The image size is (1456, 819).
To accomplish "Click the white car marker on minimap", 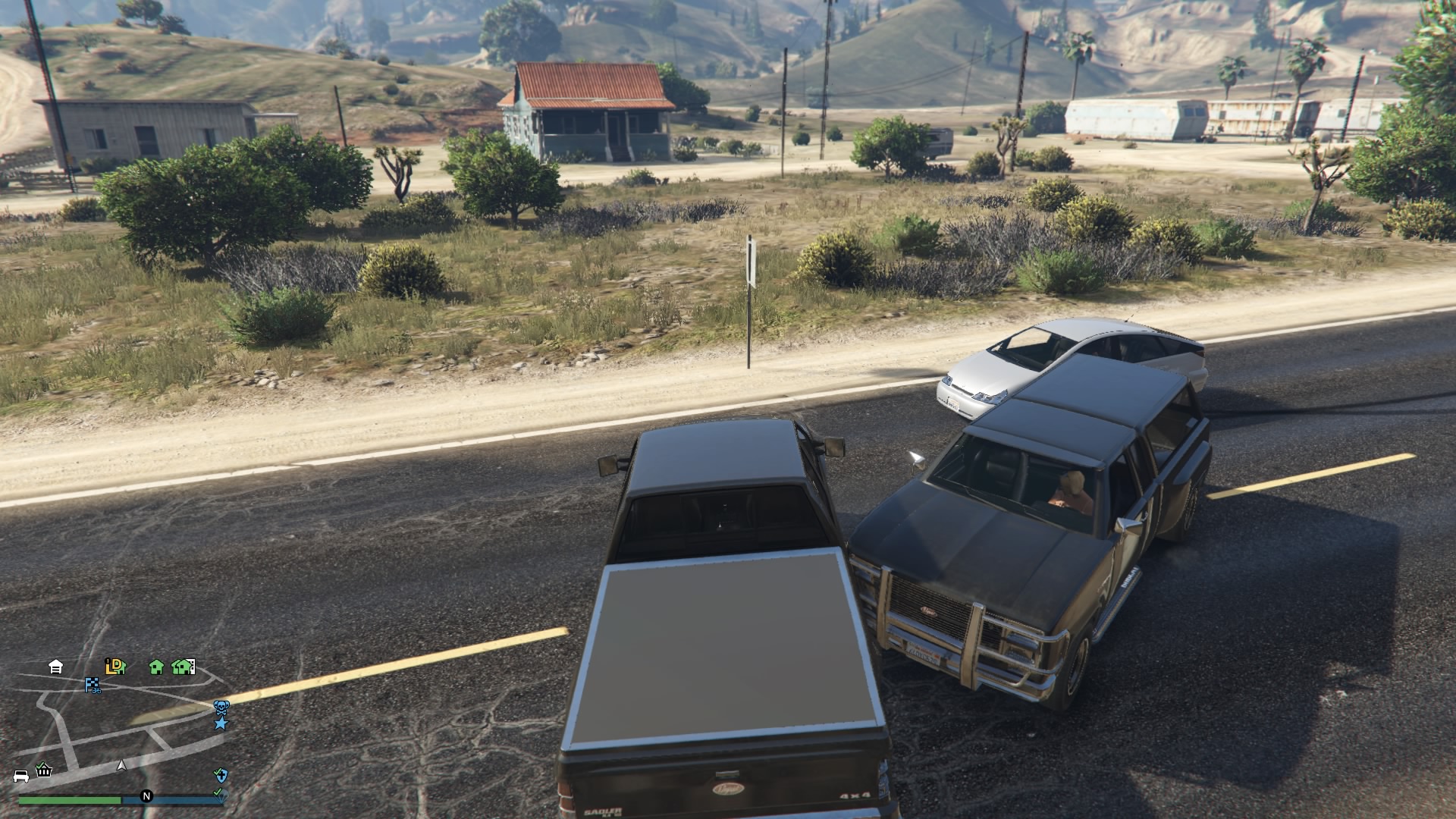I will tap(21, 776).
